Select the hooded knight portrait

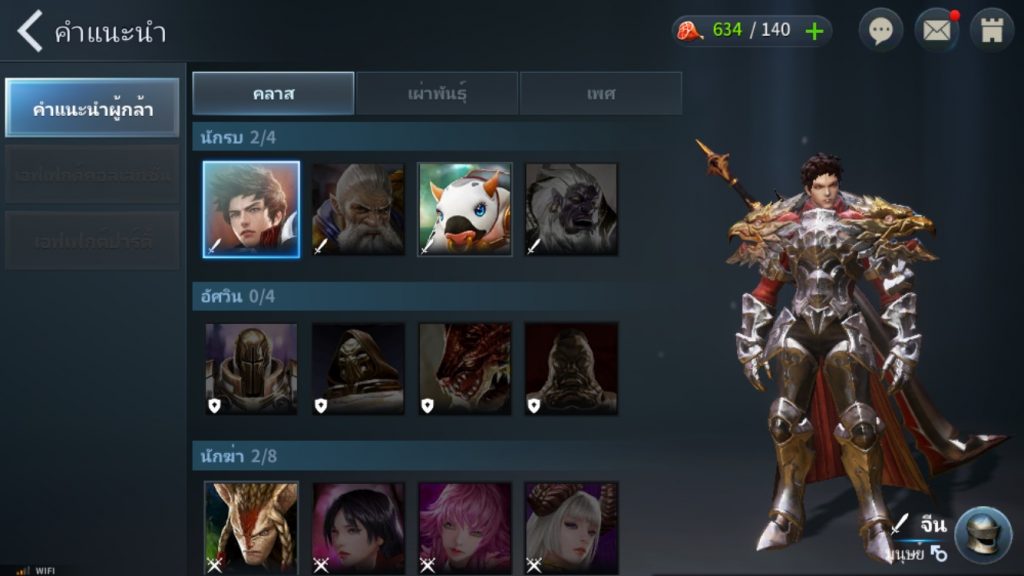click(x=358, y=368)
